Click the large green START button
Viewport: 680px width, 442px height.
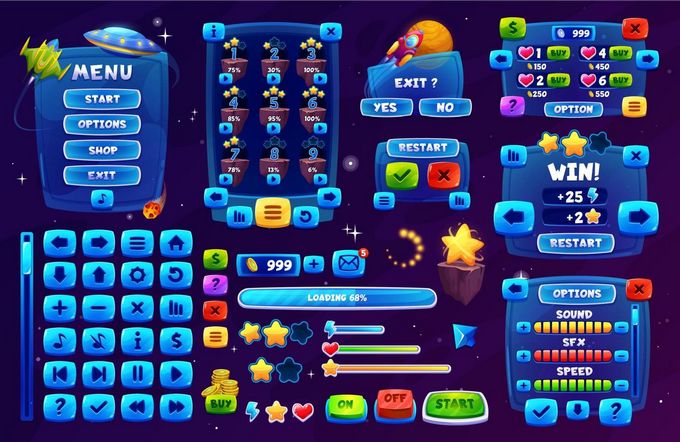coord(454,405)
